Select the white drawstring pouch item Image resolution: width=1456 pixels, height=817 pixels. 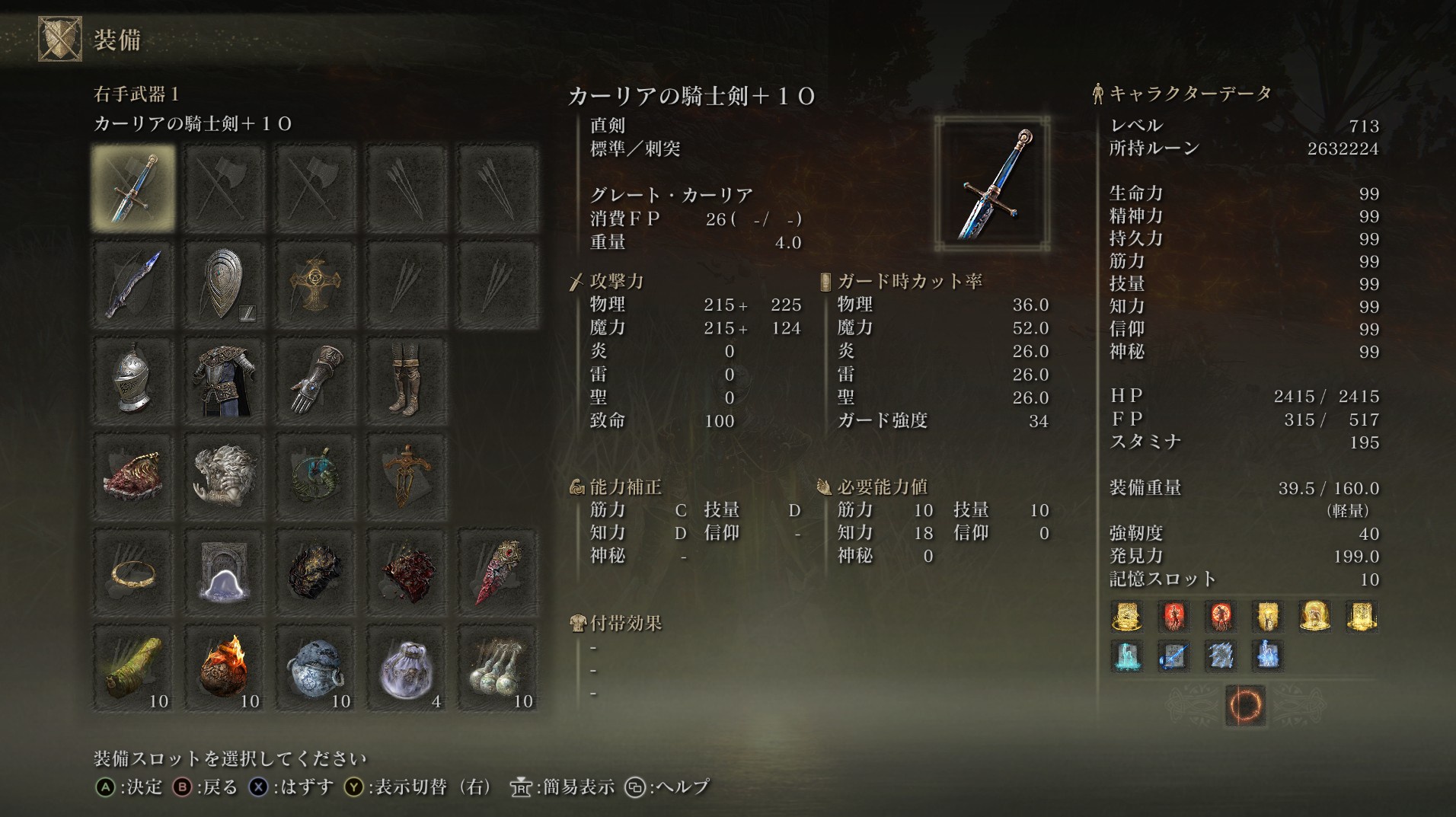[406, 669]
